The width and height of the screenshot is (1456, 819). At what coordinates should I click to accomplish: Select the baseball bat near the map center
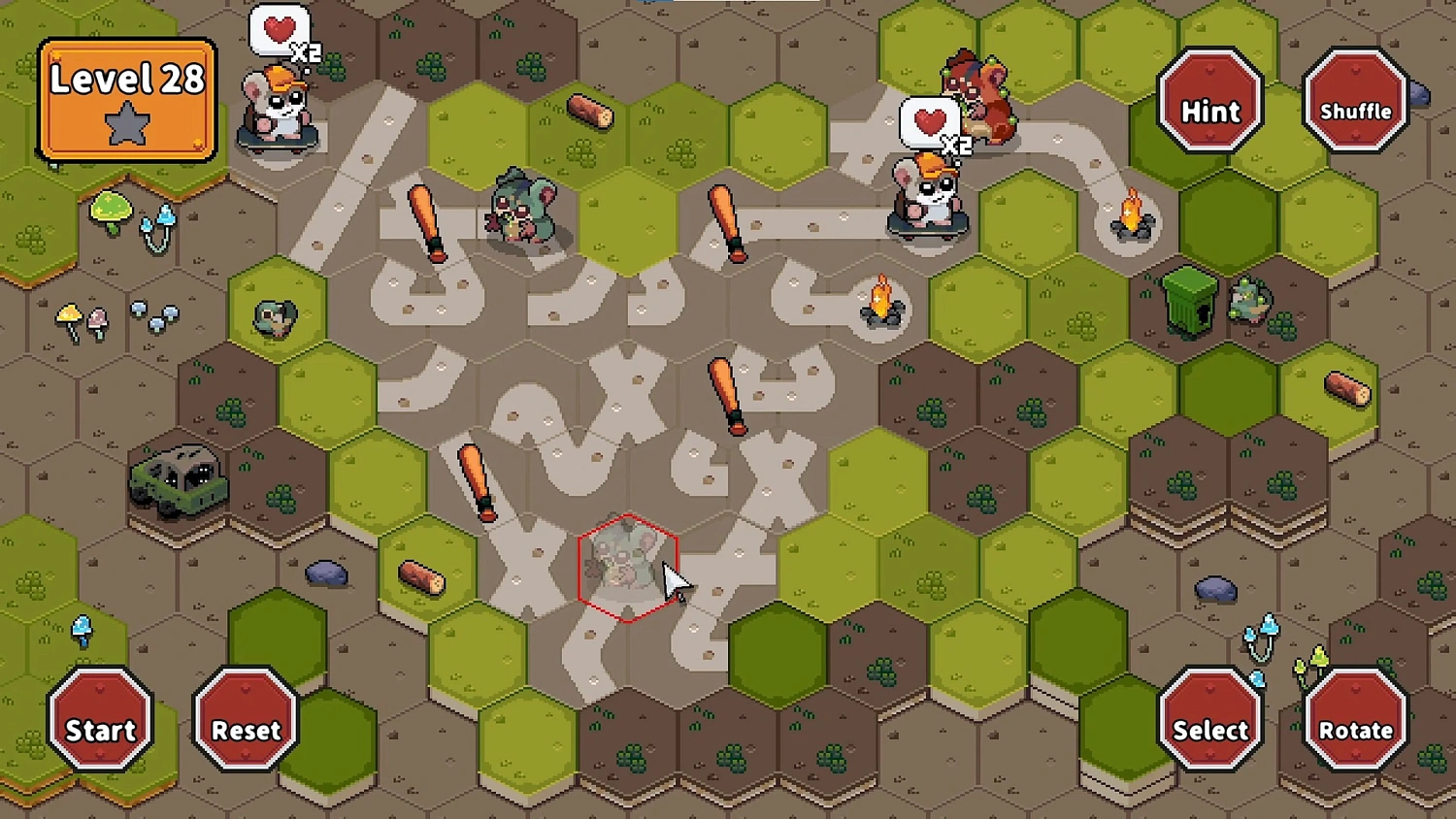pyautogui.click(x=726, y=393)
